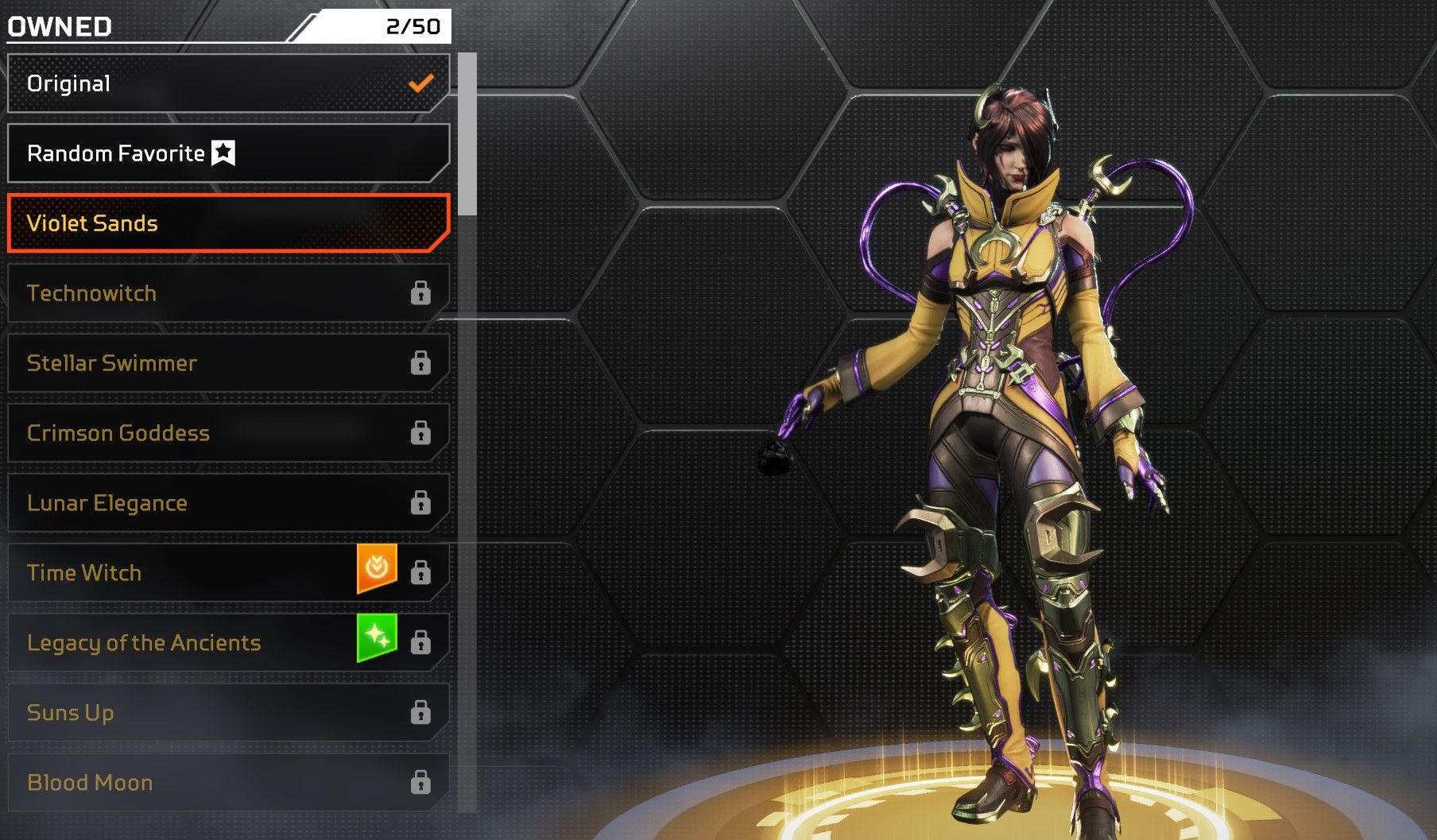The image size is (1437, 840).
Task: Preview the locked Technowitch skin
Action: pos(228,293)
